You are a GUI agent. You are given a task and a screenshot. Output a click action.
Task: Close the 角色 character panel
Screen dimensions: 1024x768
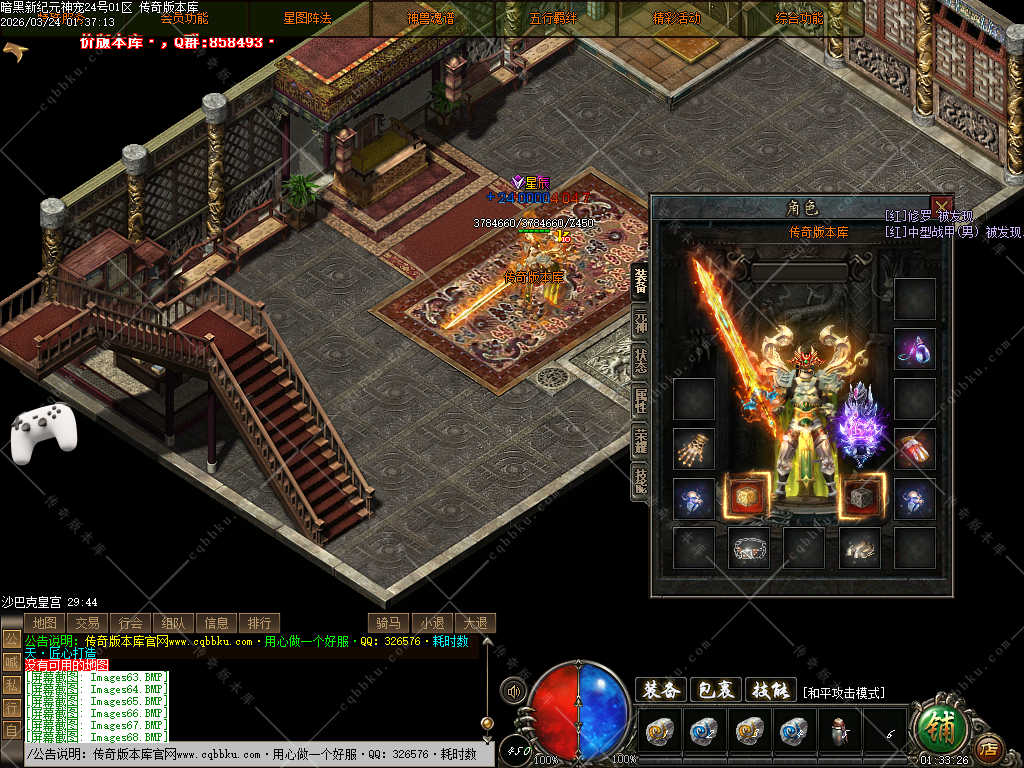pyautogui.click(x=941, y=207)
